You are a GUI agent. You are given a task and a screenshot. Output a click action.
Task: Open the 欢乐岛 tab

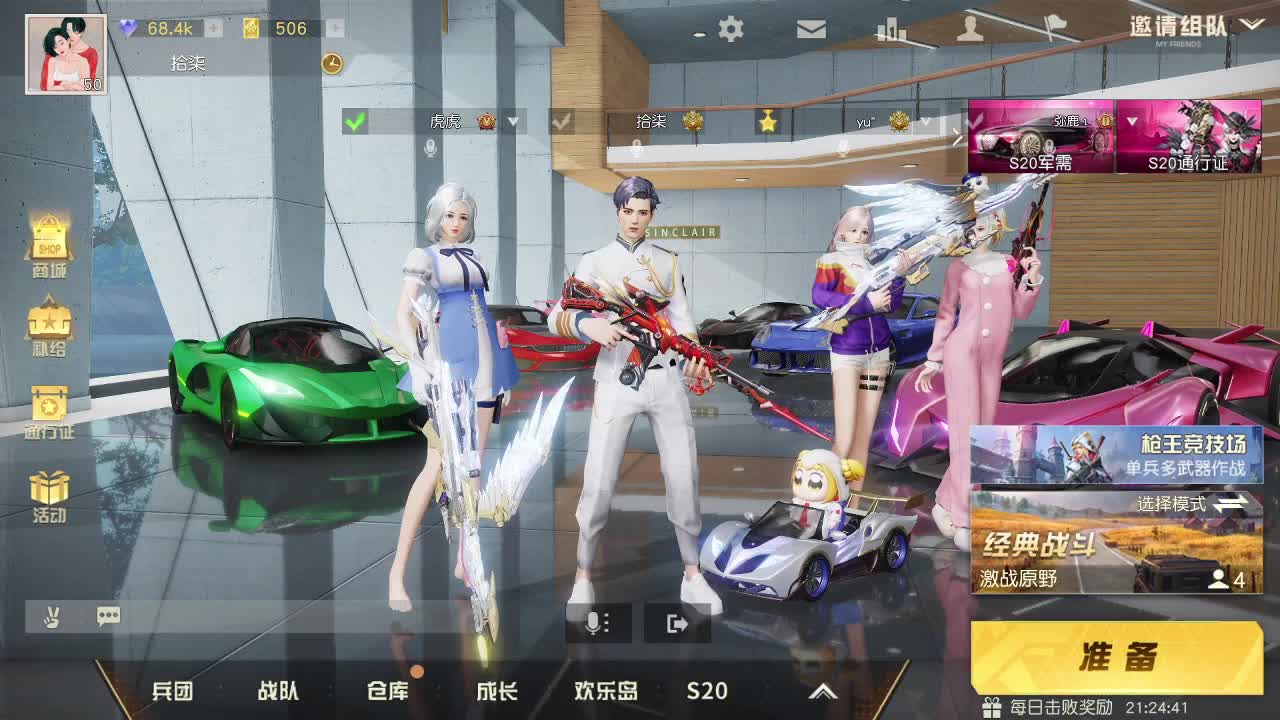click(605, 690)
